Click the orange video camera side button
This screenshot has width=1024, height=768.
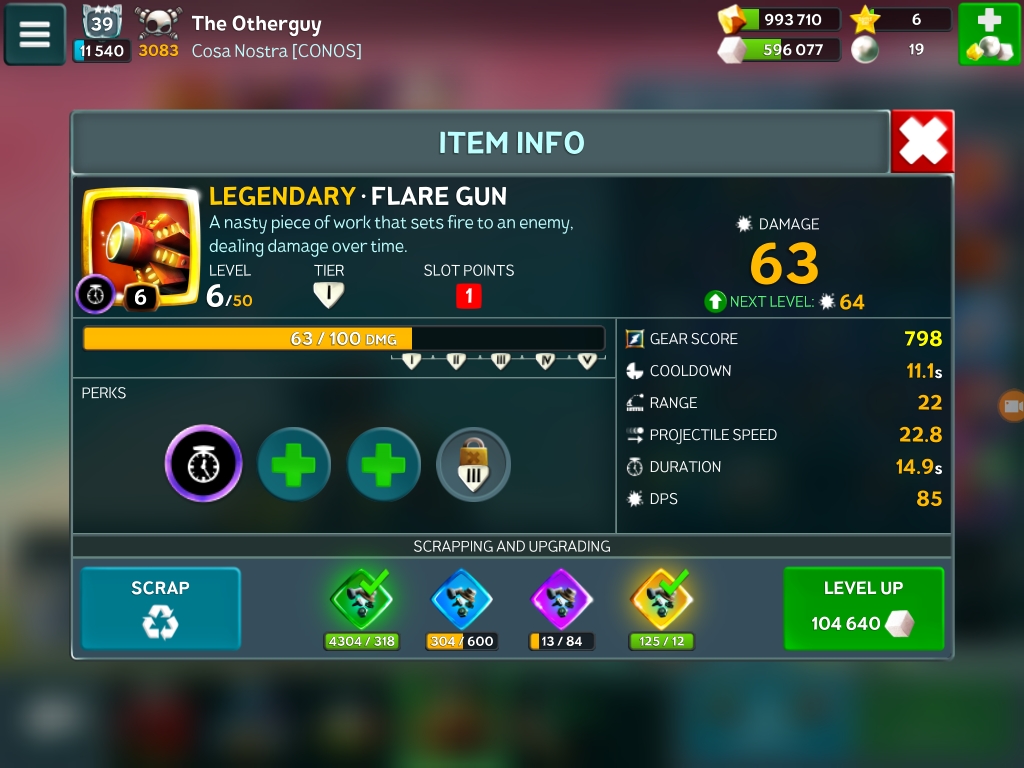coord(1012,405)
